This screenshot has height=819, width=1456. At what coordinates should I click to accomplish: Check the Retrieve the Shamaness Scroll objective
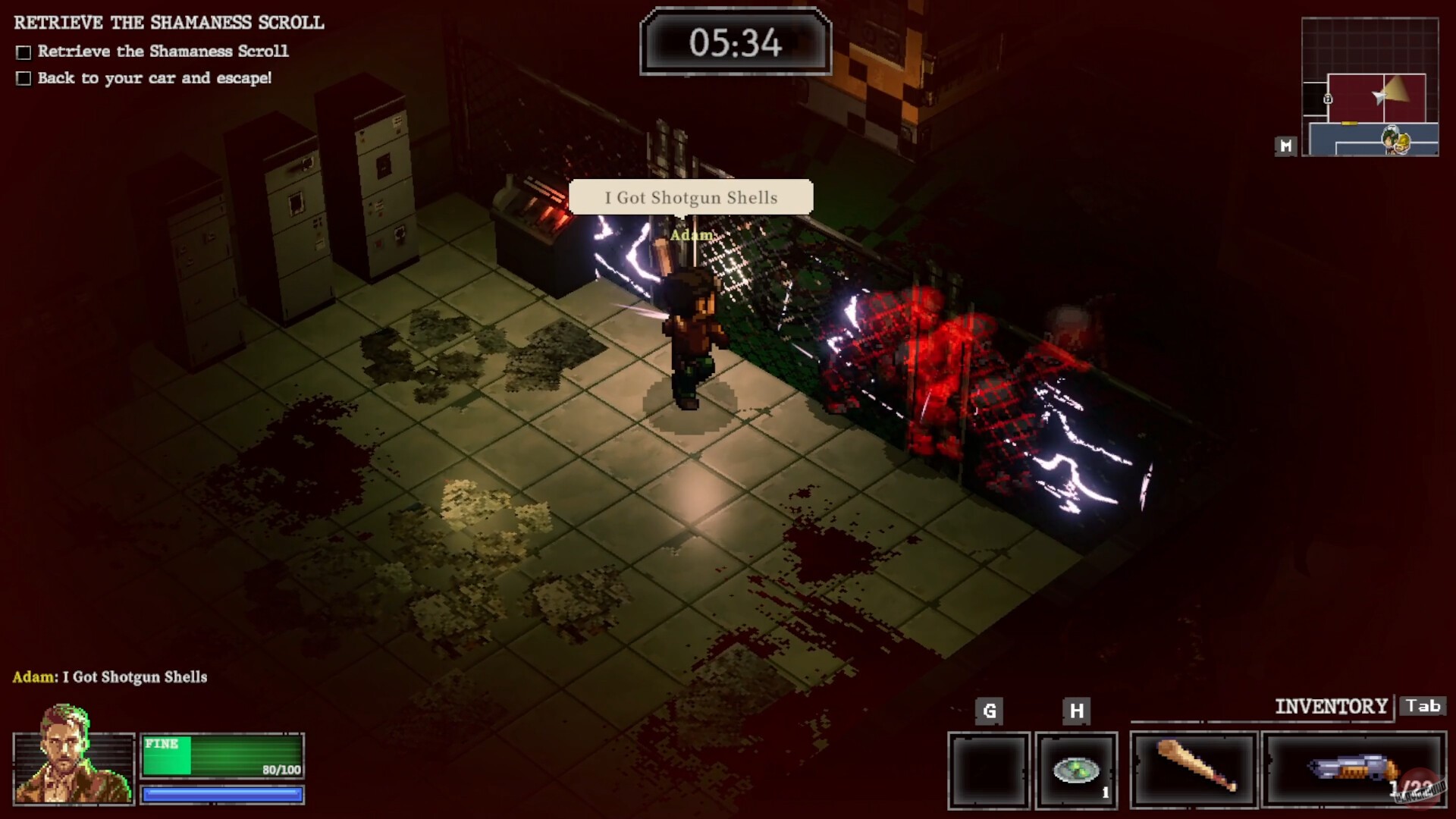click(x=24, y=51)
